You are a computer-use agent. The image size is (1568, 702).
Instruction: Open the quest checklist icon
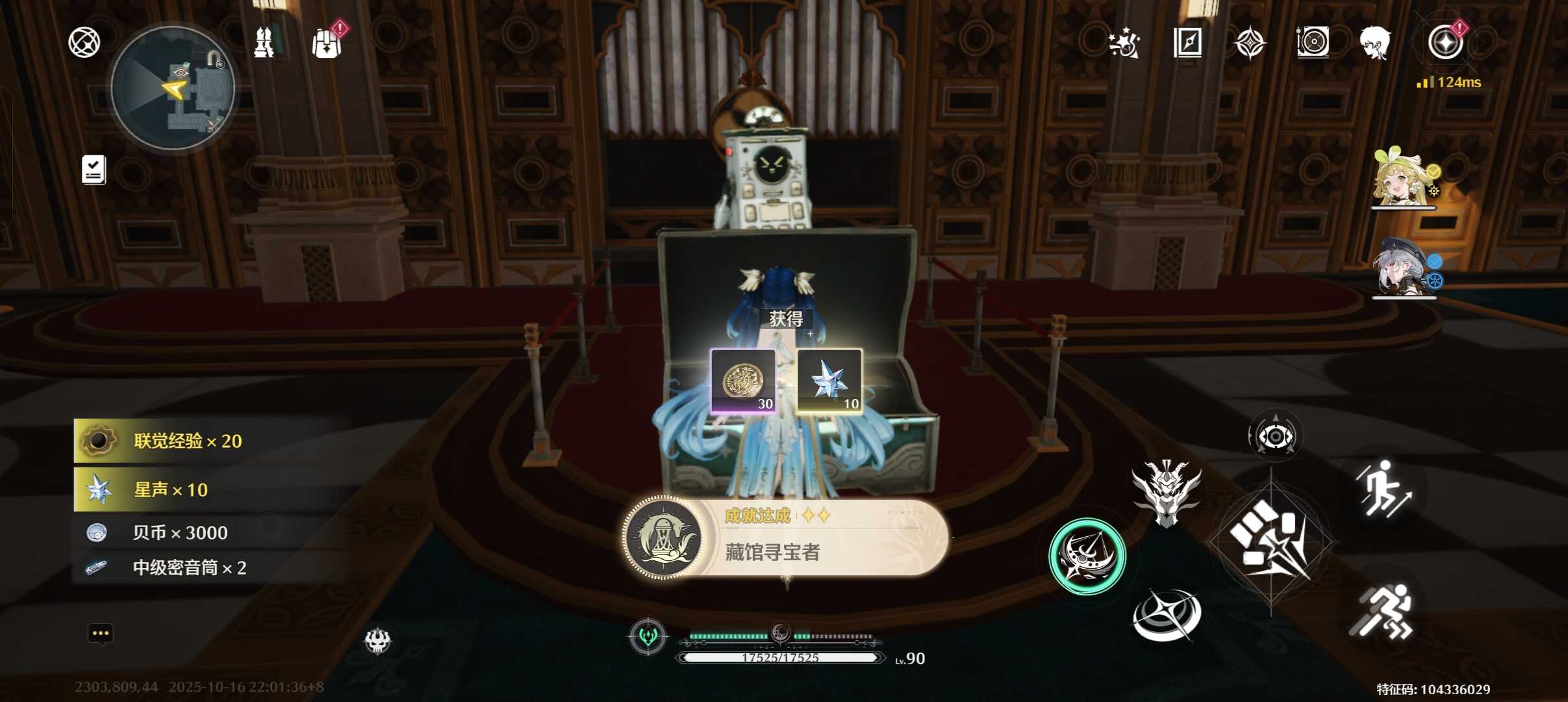pos(94,170)
